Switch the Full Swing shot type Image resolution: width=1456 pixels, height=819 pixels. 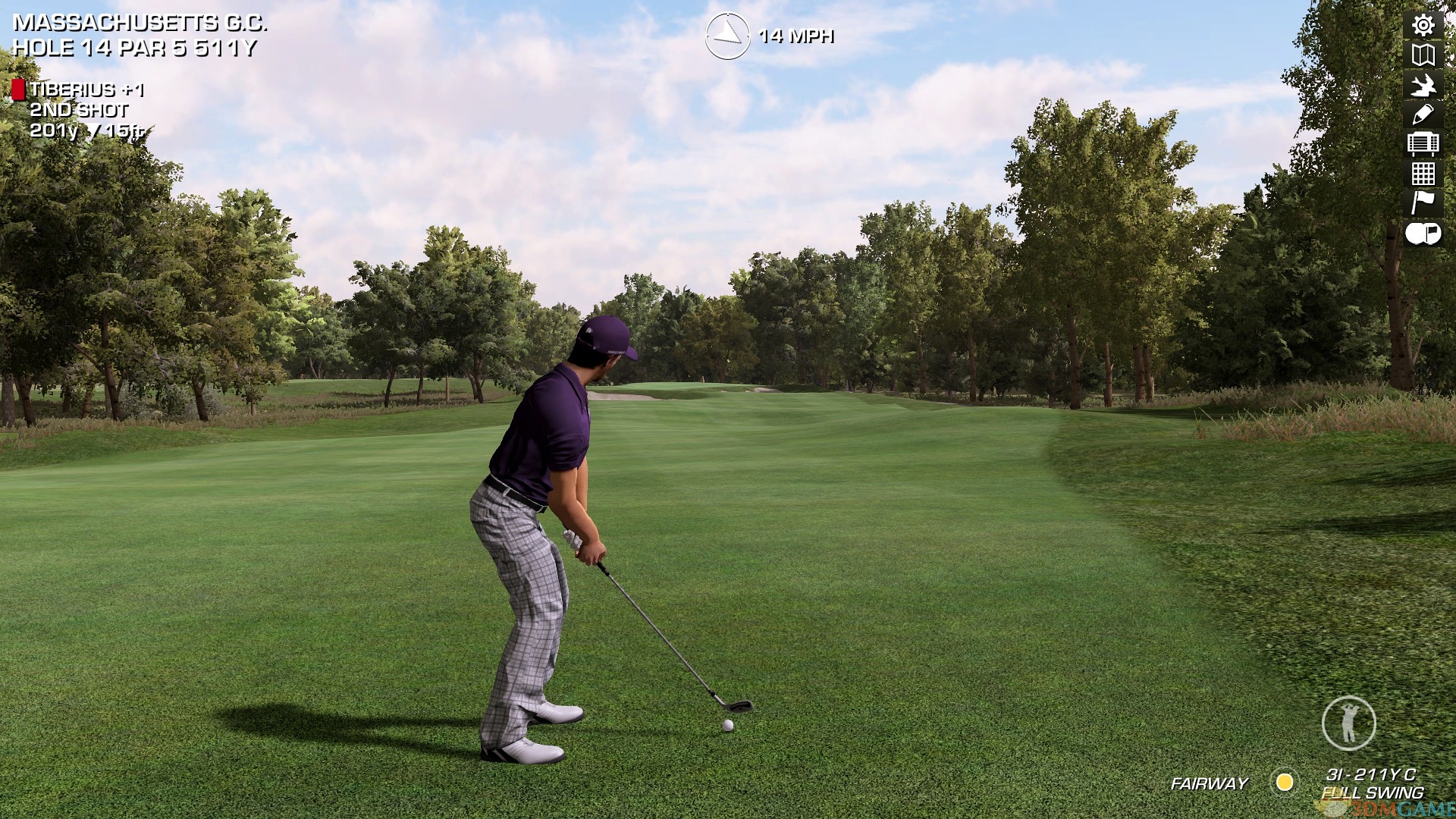tap(1372, 793)
